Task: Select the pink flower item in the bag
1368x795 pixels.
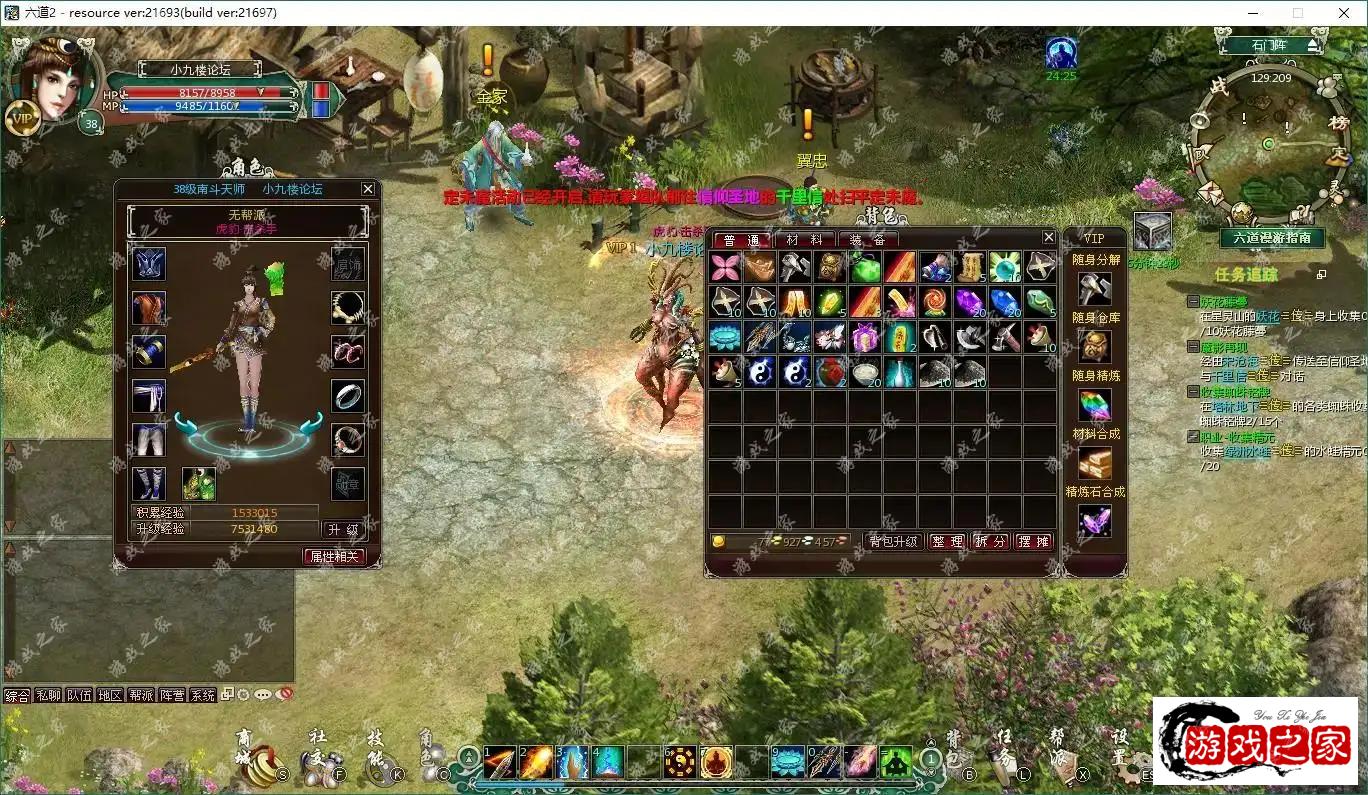Action: click(x=725, y=267)
